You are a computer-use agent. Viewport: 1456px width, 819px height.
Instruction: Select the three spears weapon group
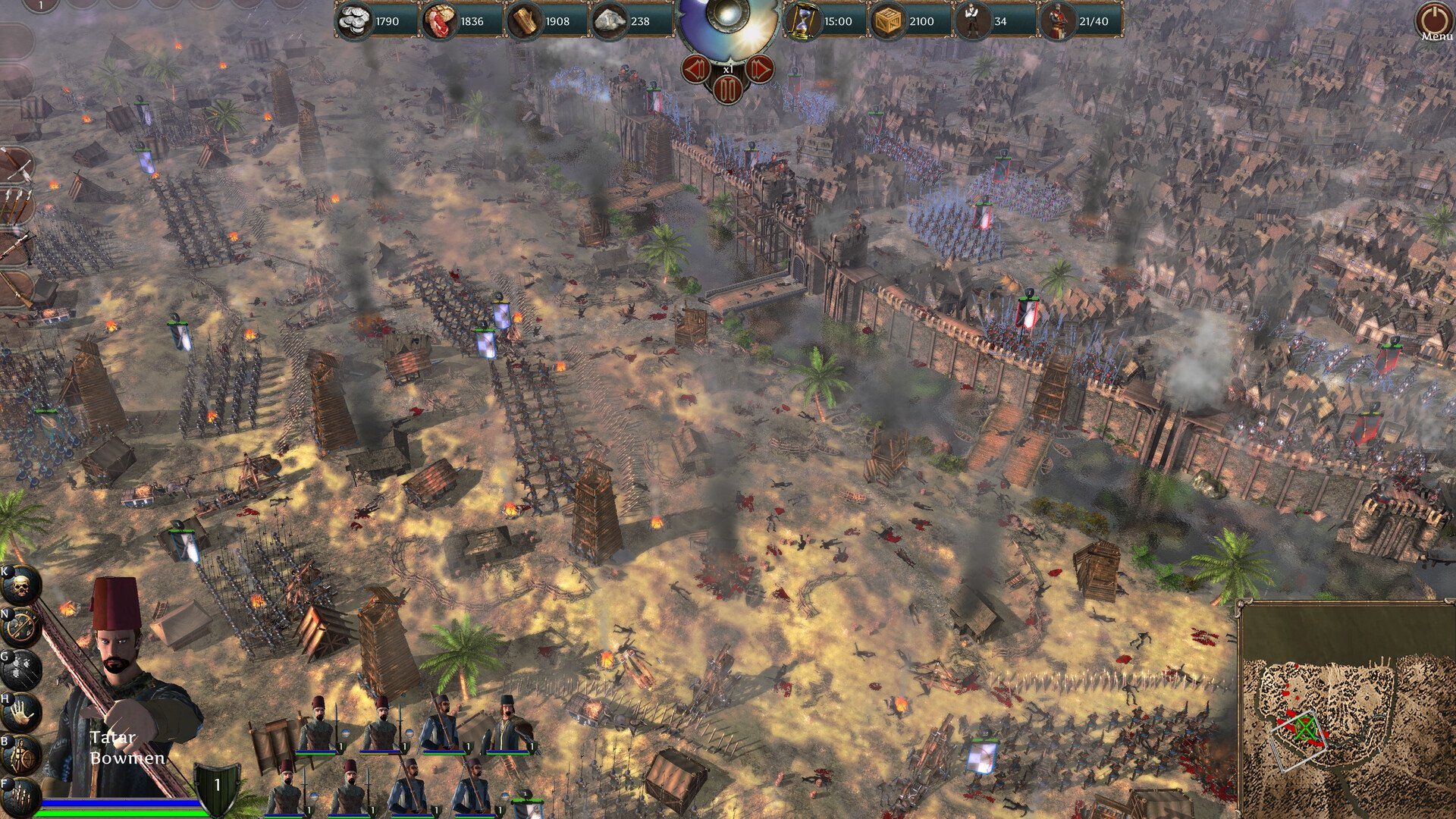click(x=15, y=205)
